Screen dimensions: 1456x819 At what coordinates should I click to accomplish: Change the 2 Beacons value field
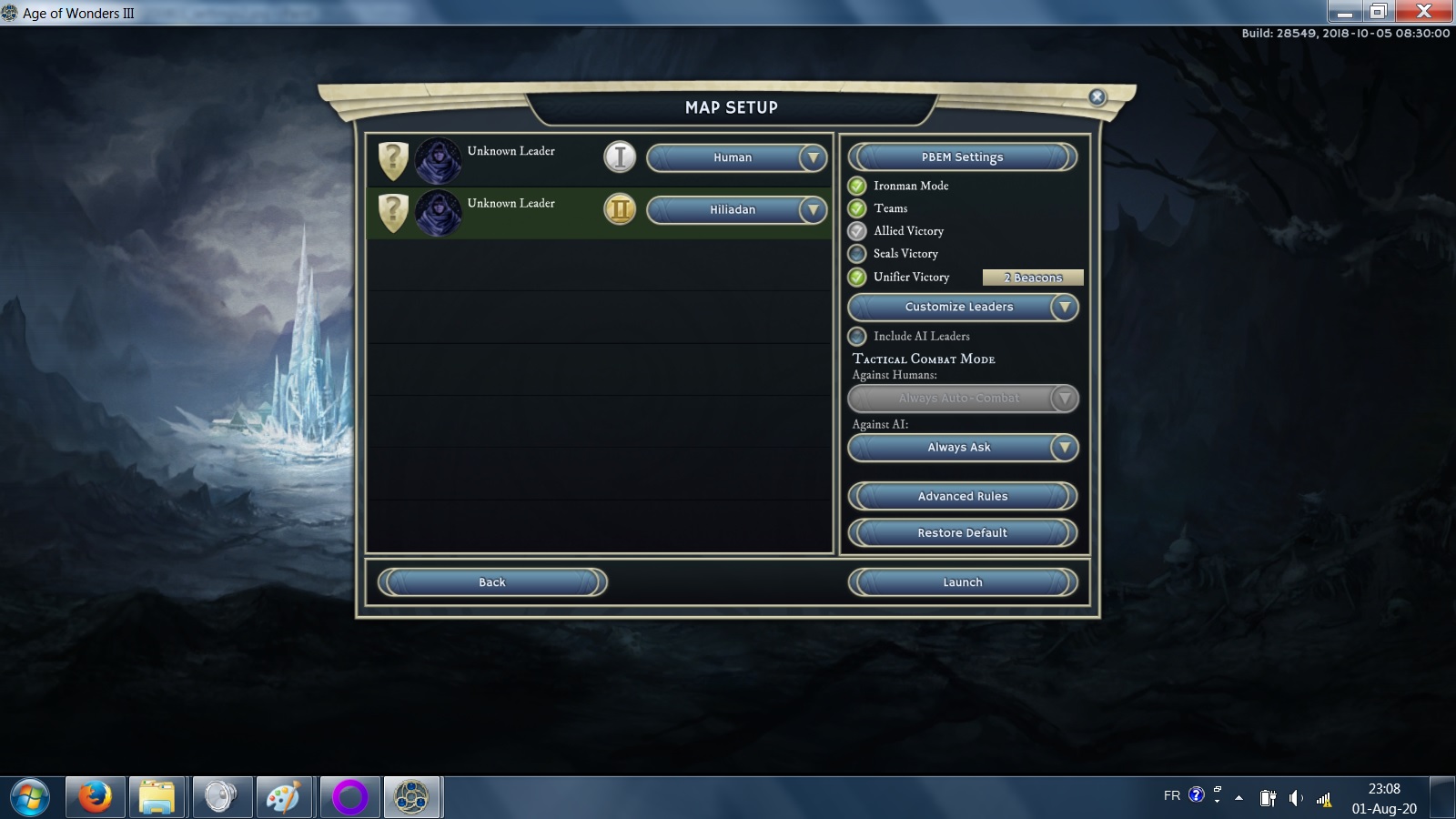click(1033, 278)
